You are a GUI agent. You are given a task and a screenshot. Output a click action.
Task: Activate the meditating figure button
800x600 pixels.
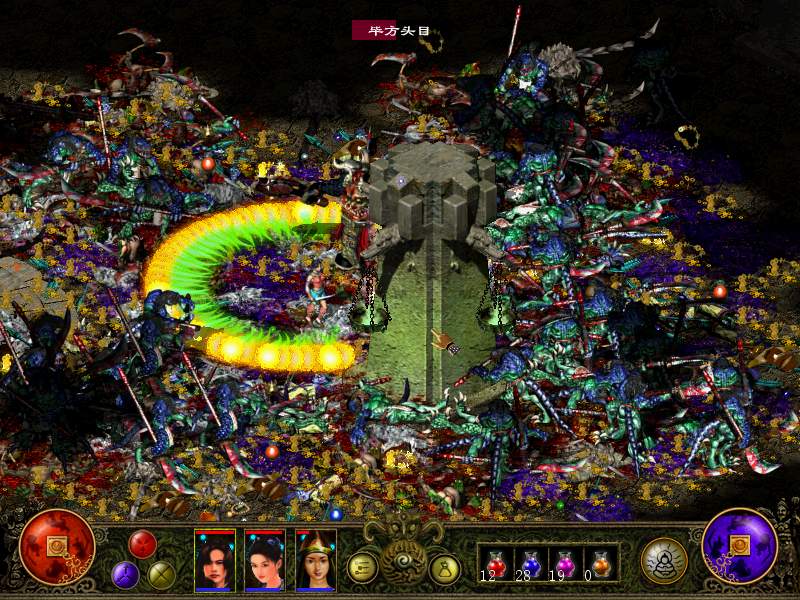coord(664,560)
